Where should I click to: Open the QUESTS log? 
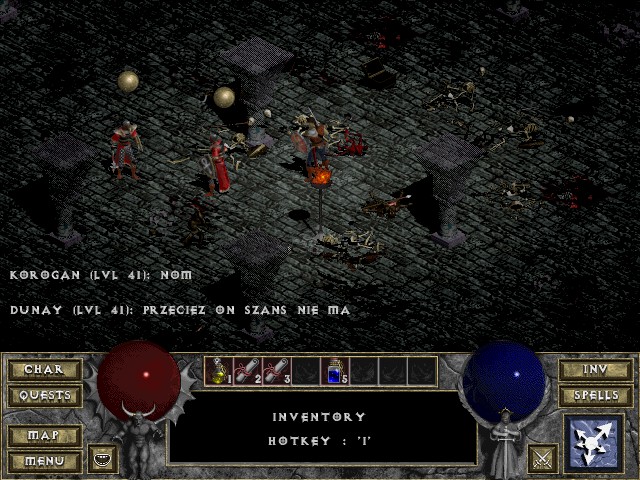tap(44, 396)
